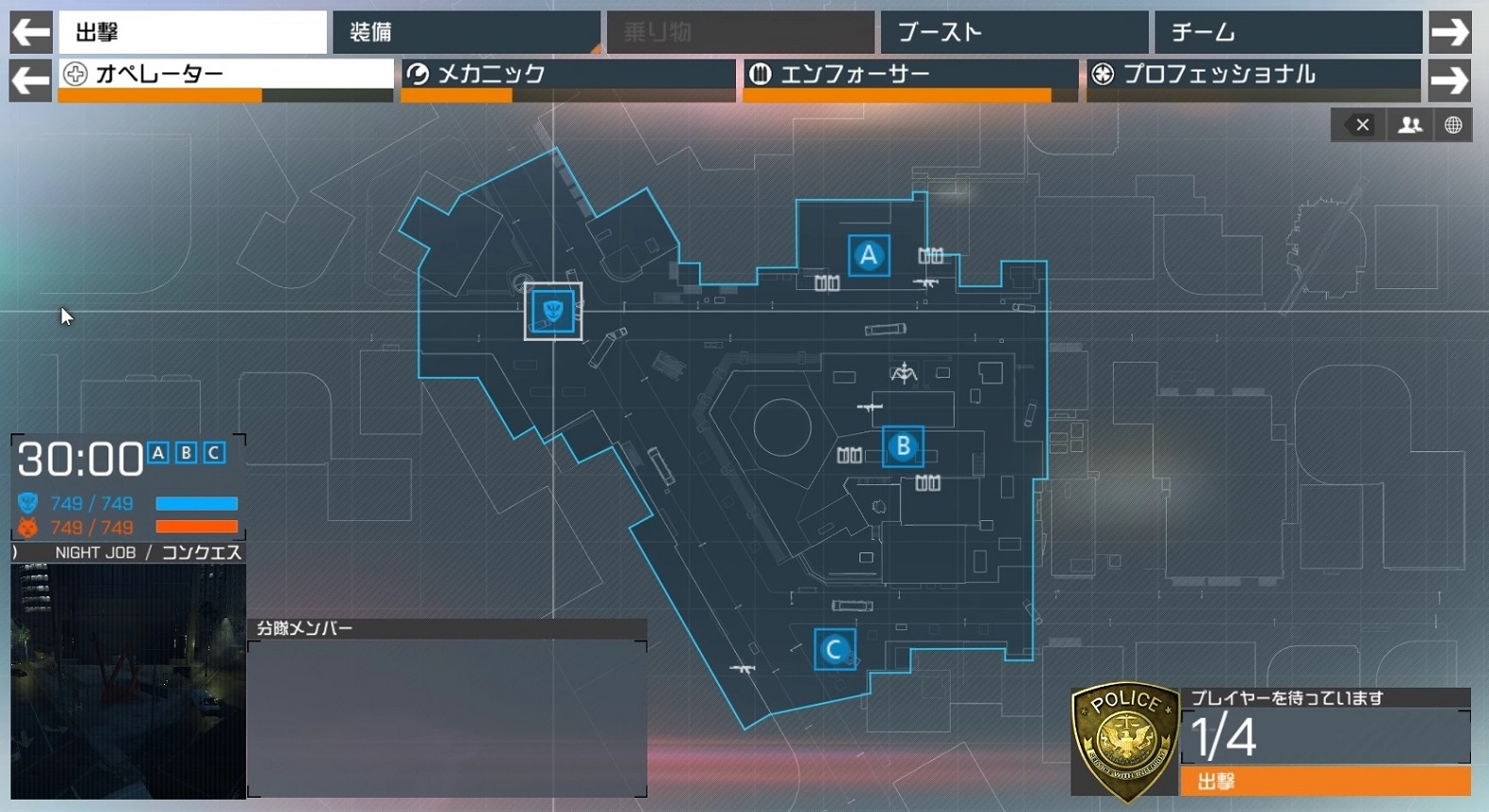Click the top row left arrow
Screen dimensions: 1489x812
click(30, 32)
